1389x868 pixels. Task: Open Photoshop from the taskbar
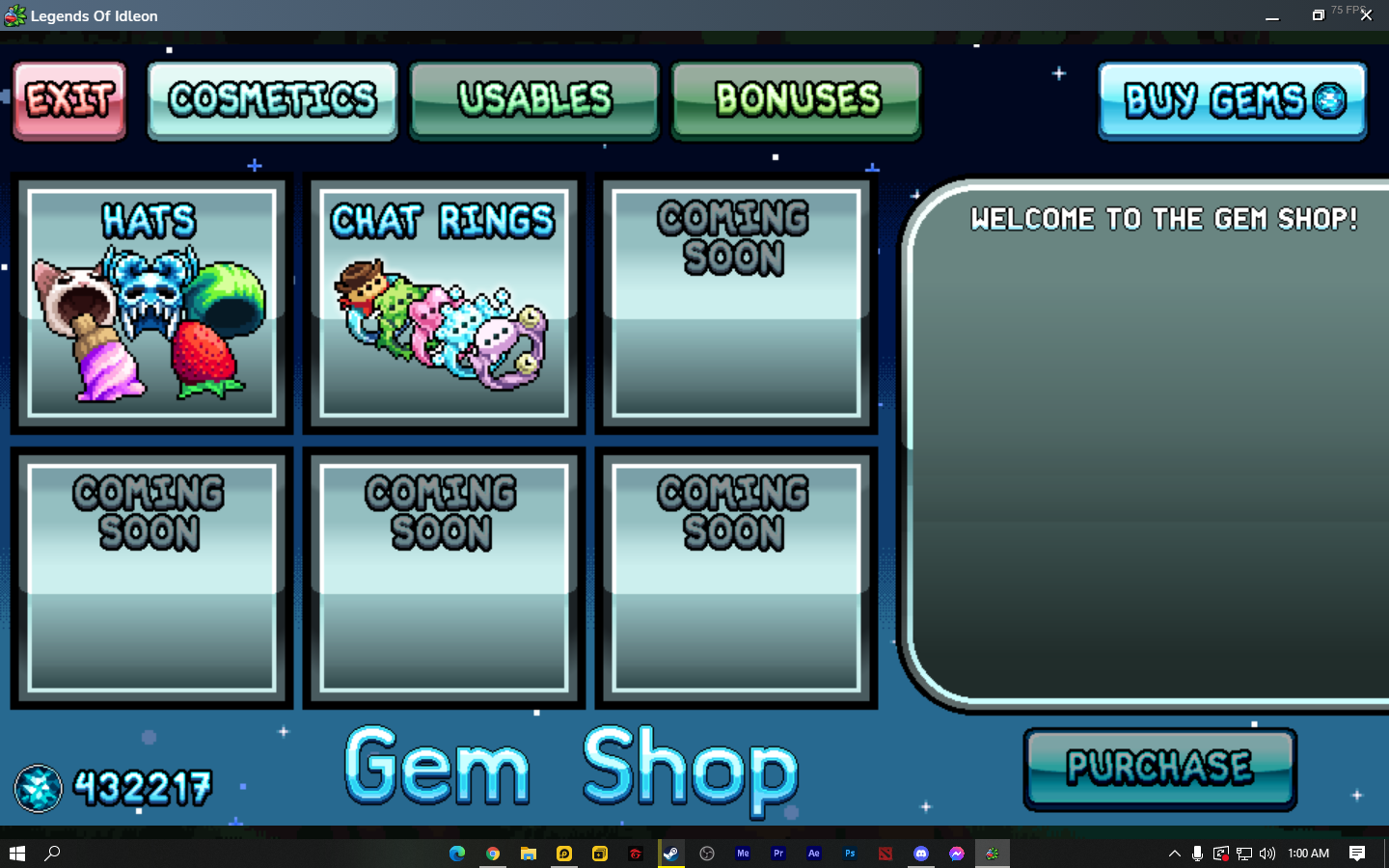pyautogui.click(x=850, y=854)
